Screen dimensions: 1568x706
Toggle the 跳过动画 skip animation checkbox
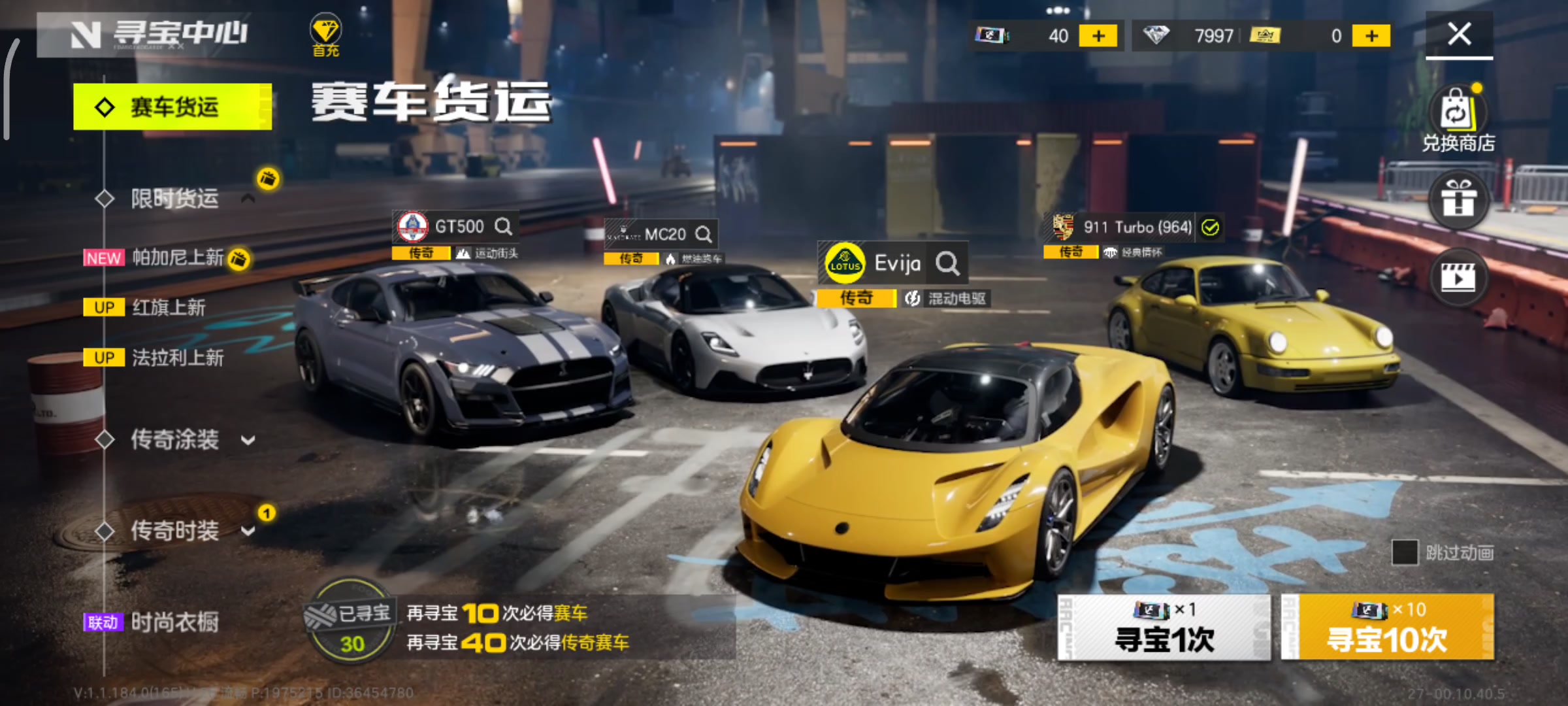(x=1405, y=553)
